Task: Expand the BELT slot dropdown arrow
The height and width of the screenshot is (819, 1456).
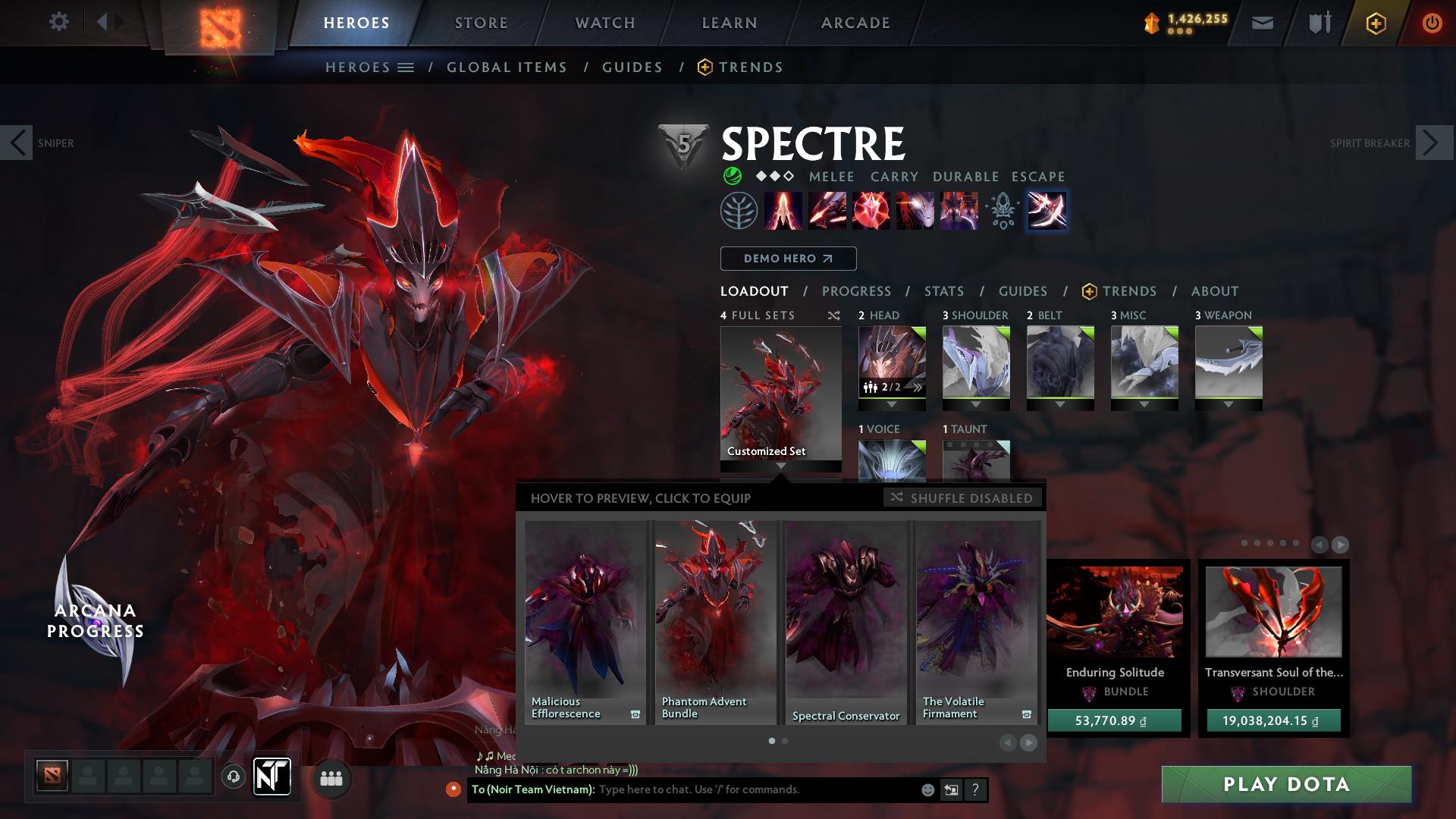Action: [x=1060, y=405]
